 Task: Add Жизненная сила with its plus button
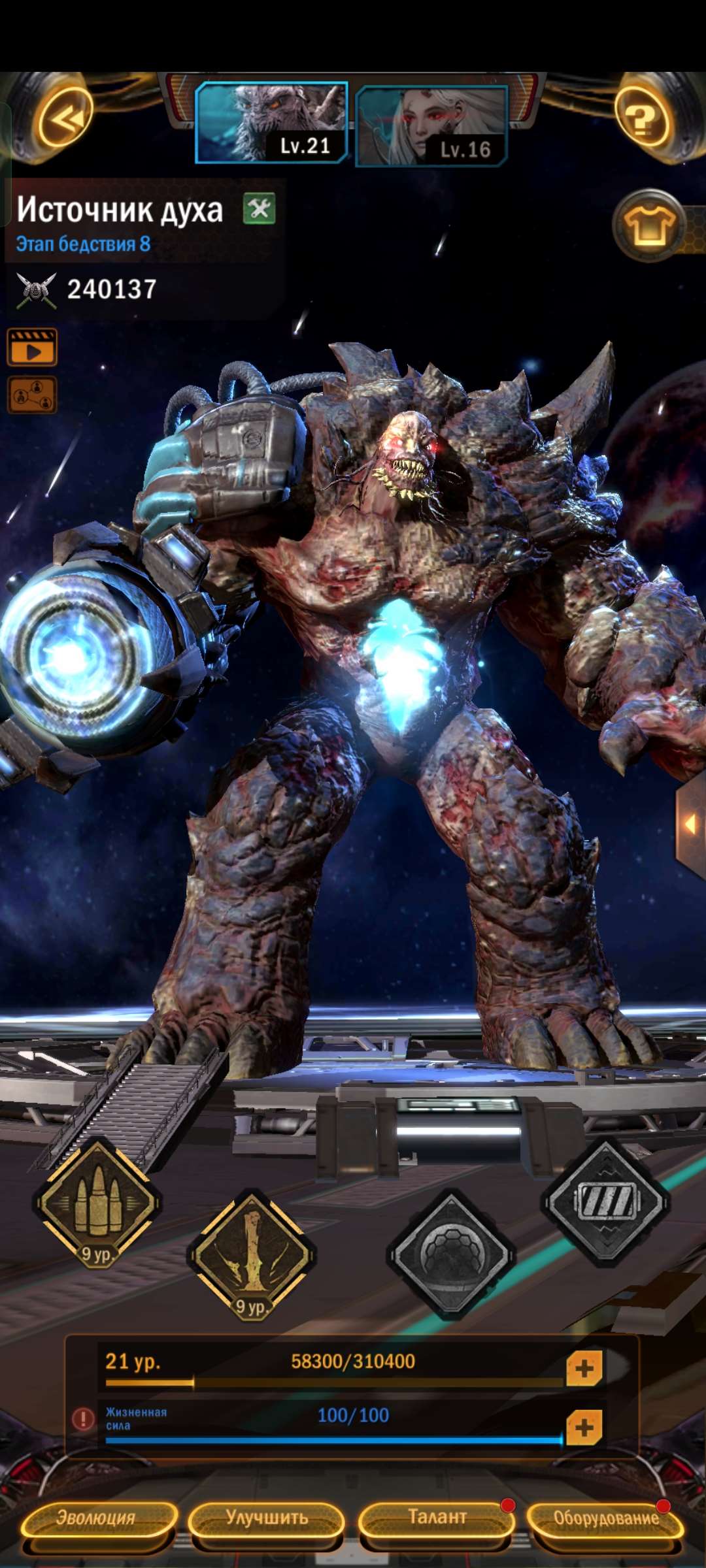[x=584, y=1428]
